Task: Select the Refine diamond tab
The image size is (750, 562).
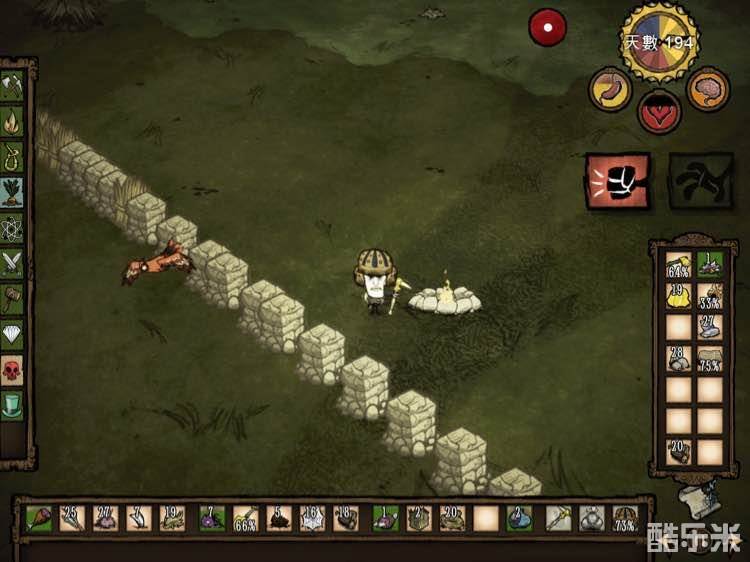Action: coord(13,335)
